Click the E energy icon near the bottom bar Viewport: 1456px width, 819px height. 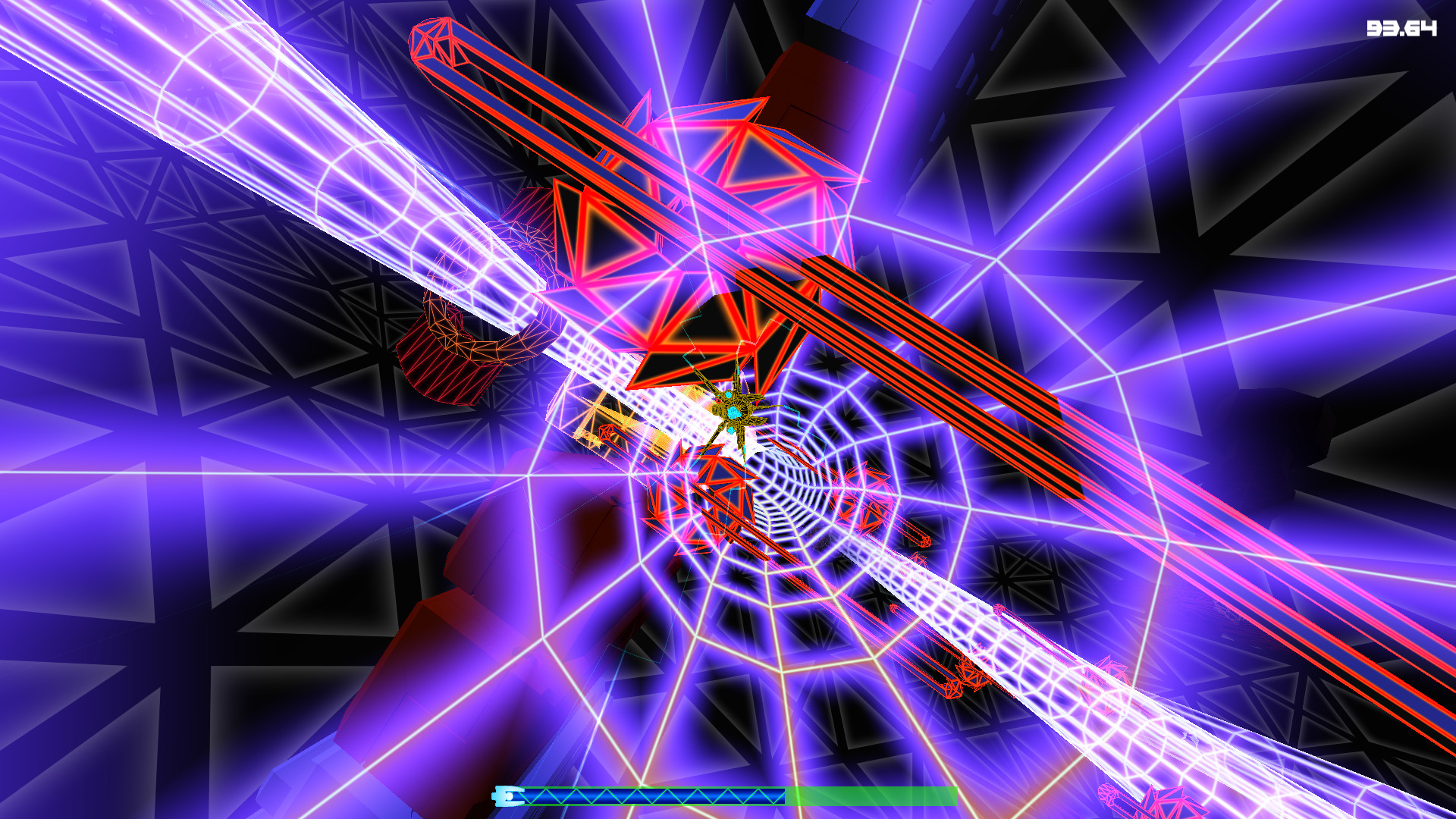pyautogui.click(x=507, y=795)
